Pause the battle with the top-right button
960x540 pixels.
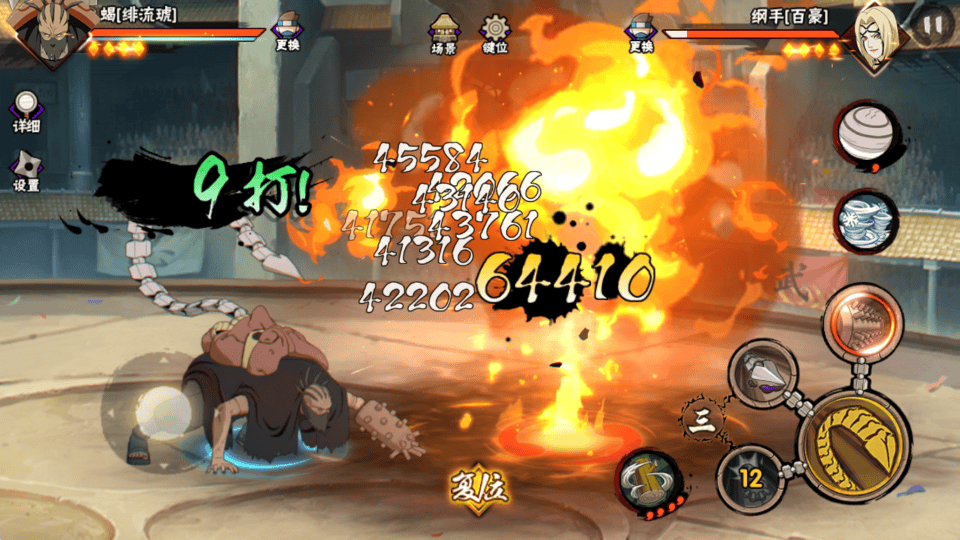(x=933, y=25)
